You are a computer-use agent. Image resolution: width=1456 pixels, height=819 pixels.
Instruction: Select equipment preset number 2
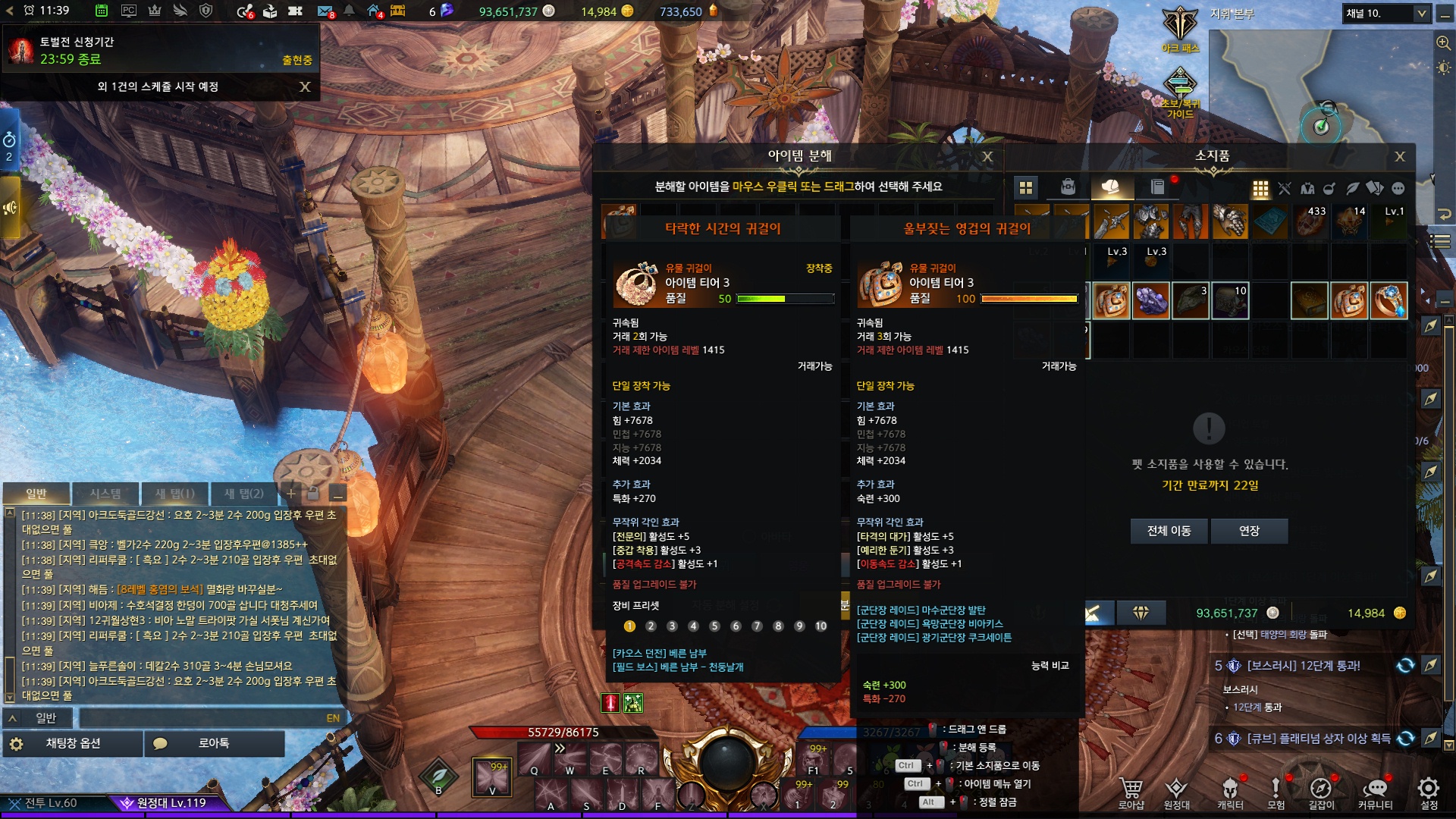tap(651, 626)
